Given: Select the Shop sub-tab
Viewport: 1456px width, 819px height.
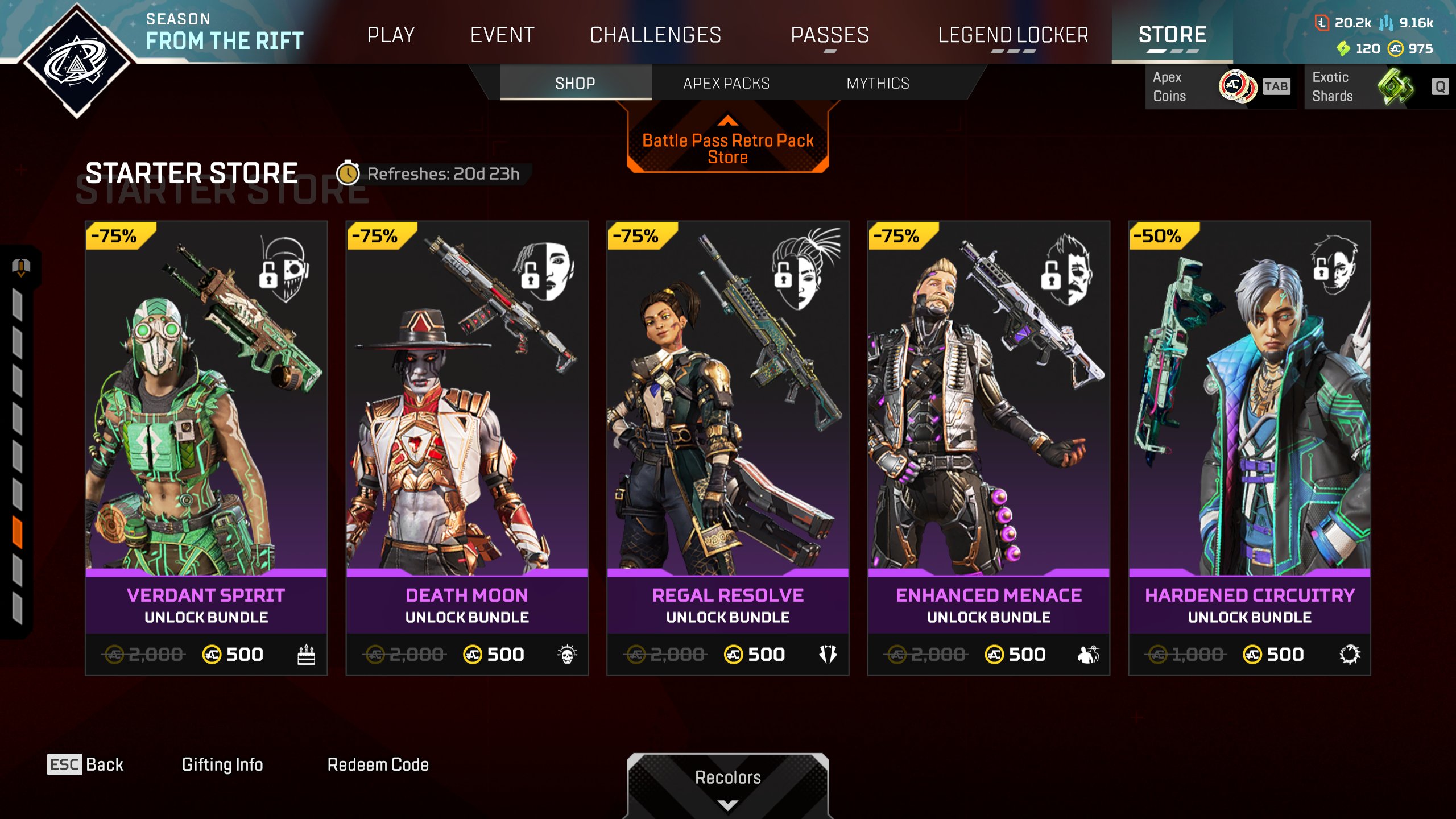Looking at the screenshot, I should 575,84.
